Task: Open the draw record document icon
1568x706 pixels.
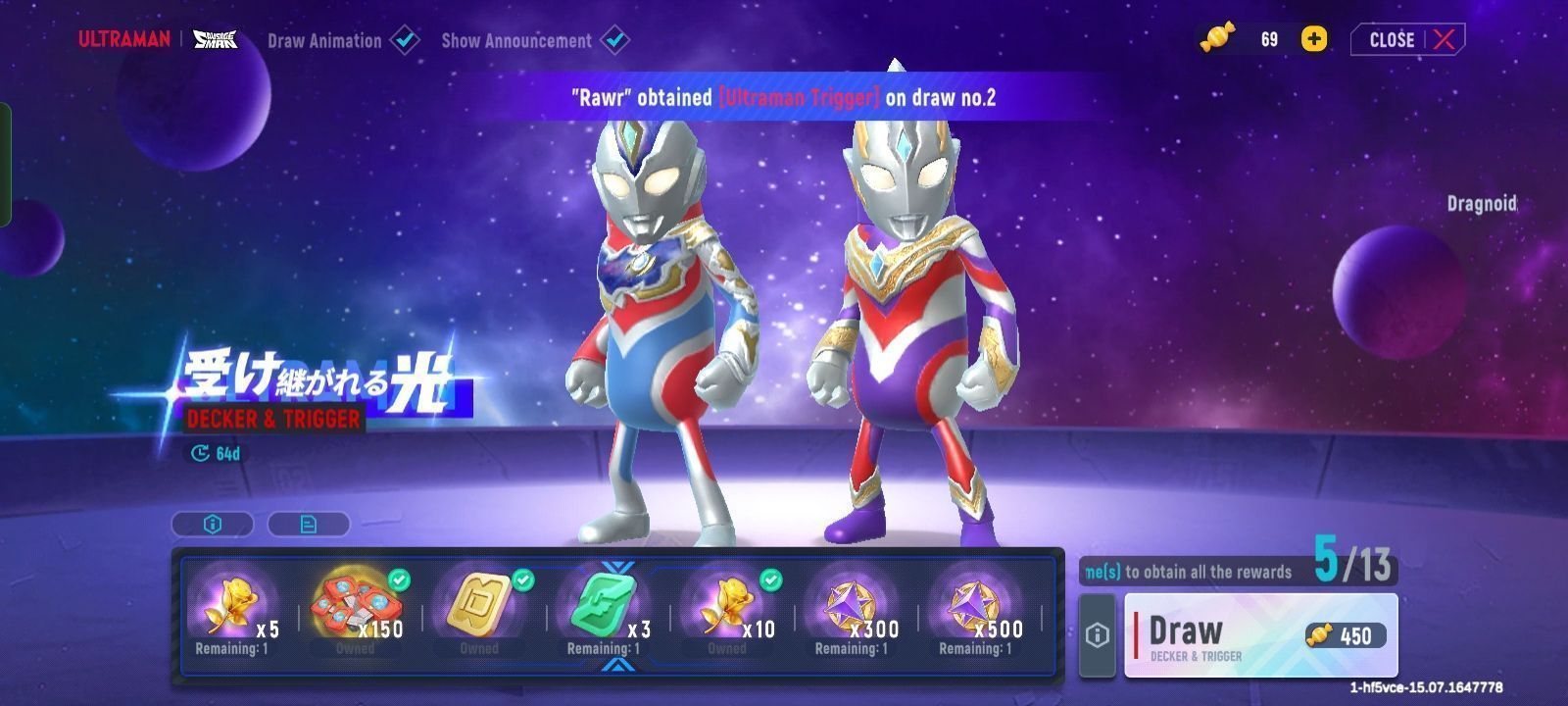Action: click(x=308, y=525)
